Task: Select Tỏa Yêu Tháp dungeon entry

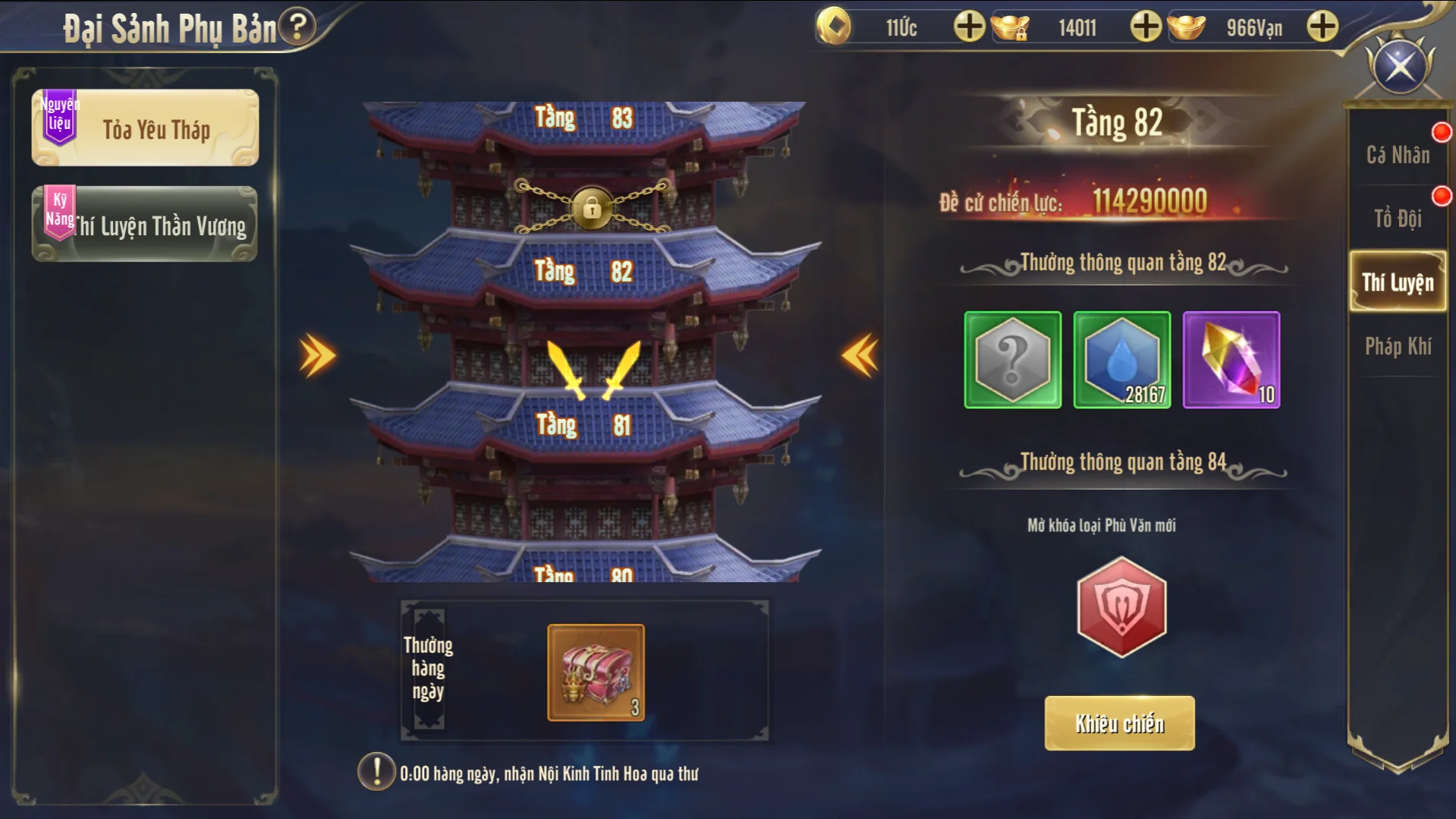Action: (145, 128)
